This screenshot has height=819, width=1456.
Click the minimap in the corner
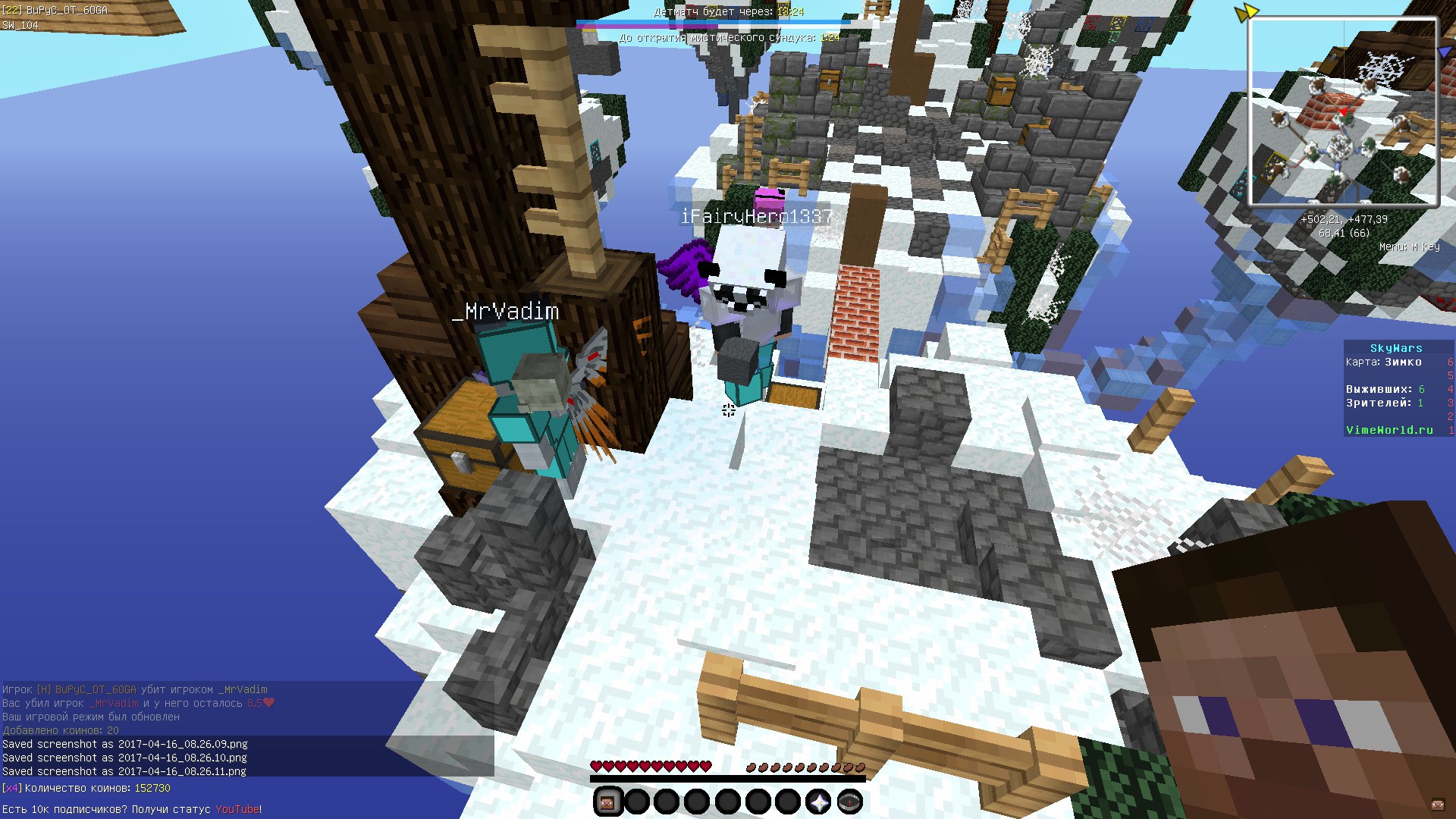click(x=1343, y=111)
